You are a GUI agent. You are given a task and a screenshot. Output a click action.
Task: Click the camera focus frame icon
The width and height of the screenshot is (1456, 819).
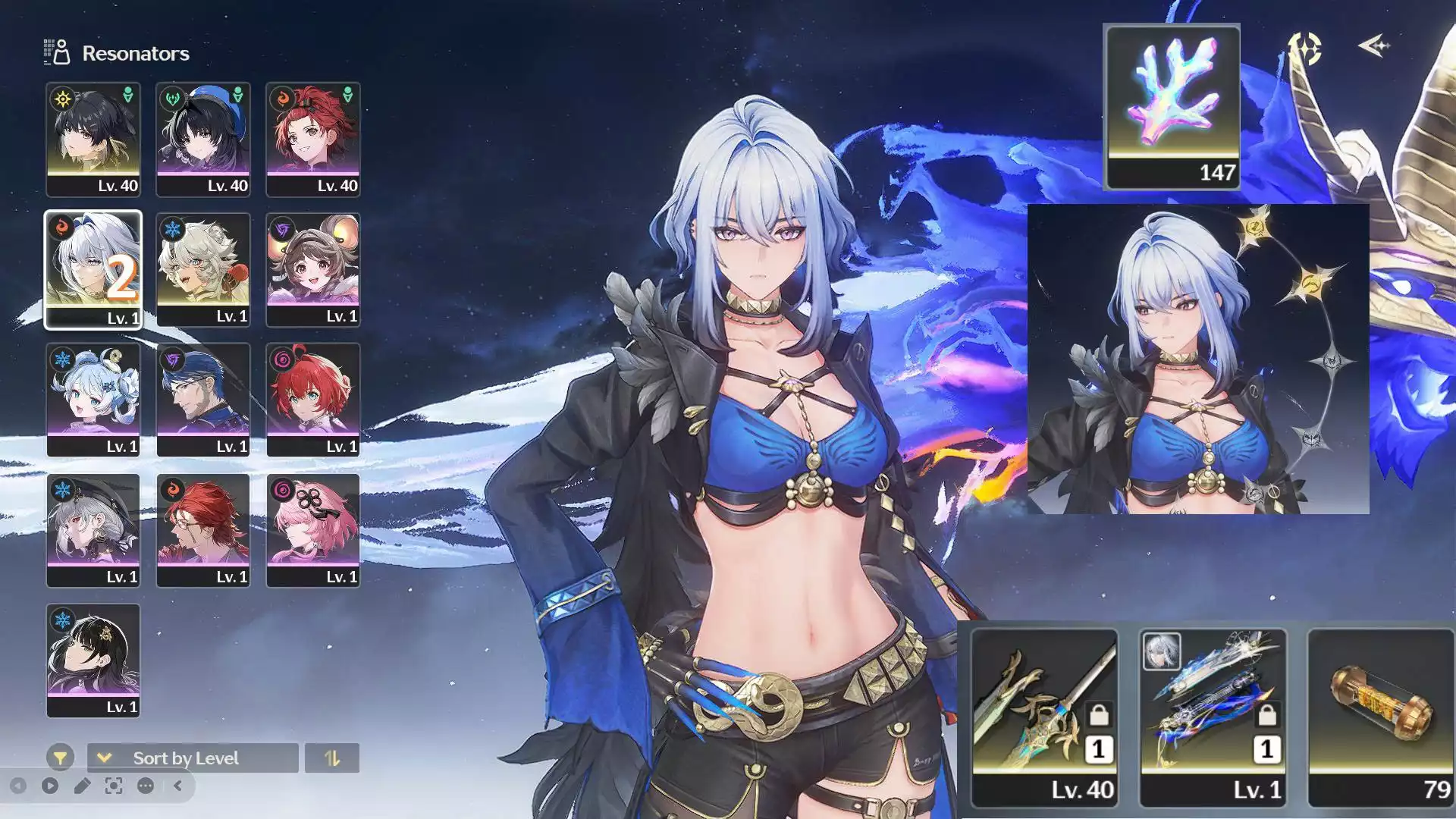(113, 786)
